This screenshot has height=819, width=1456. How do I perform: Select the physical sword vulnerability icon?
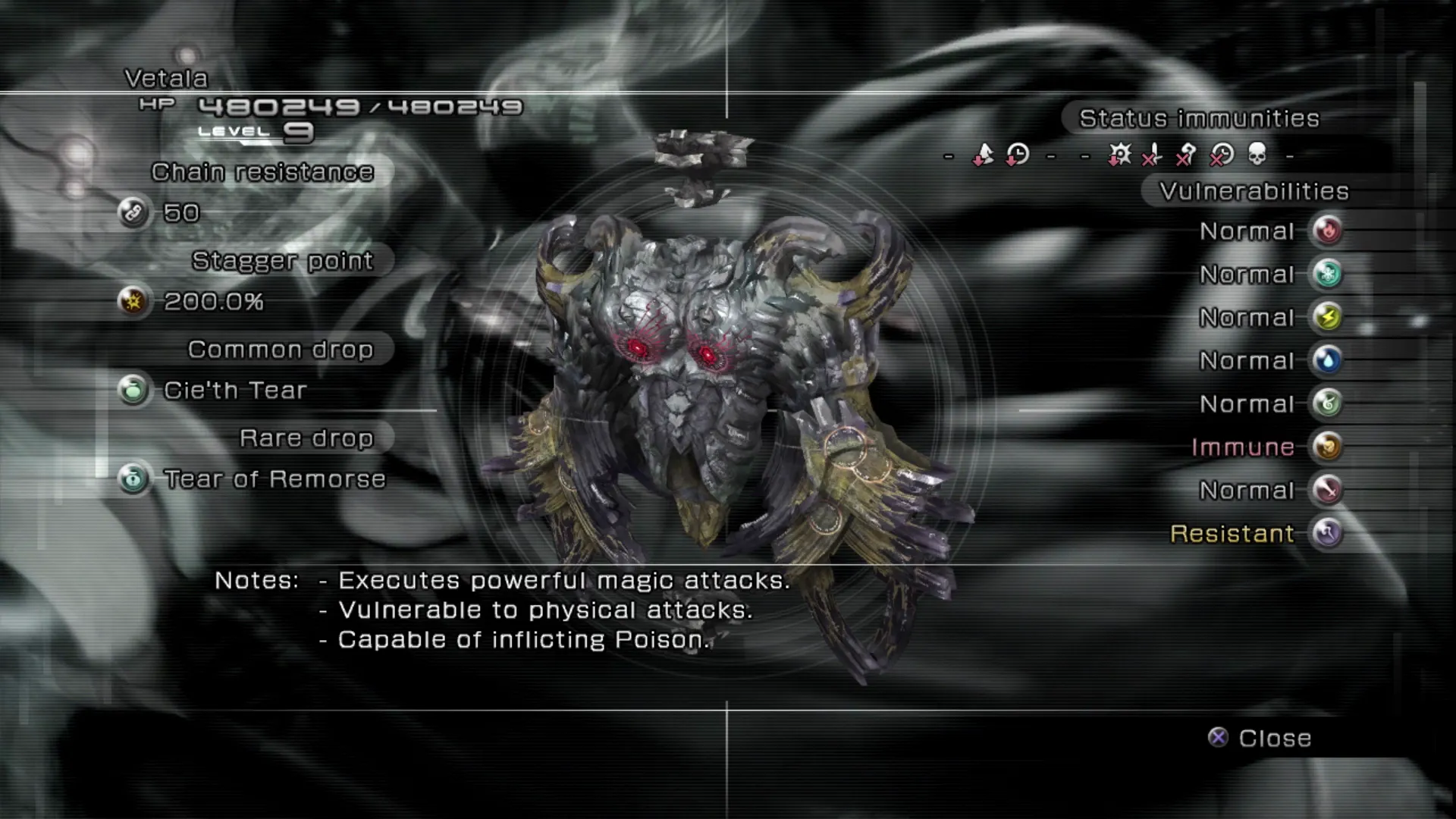click(x=1327, y=490)
